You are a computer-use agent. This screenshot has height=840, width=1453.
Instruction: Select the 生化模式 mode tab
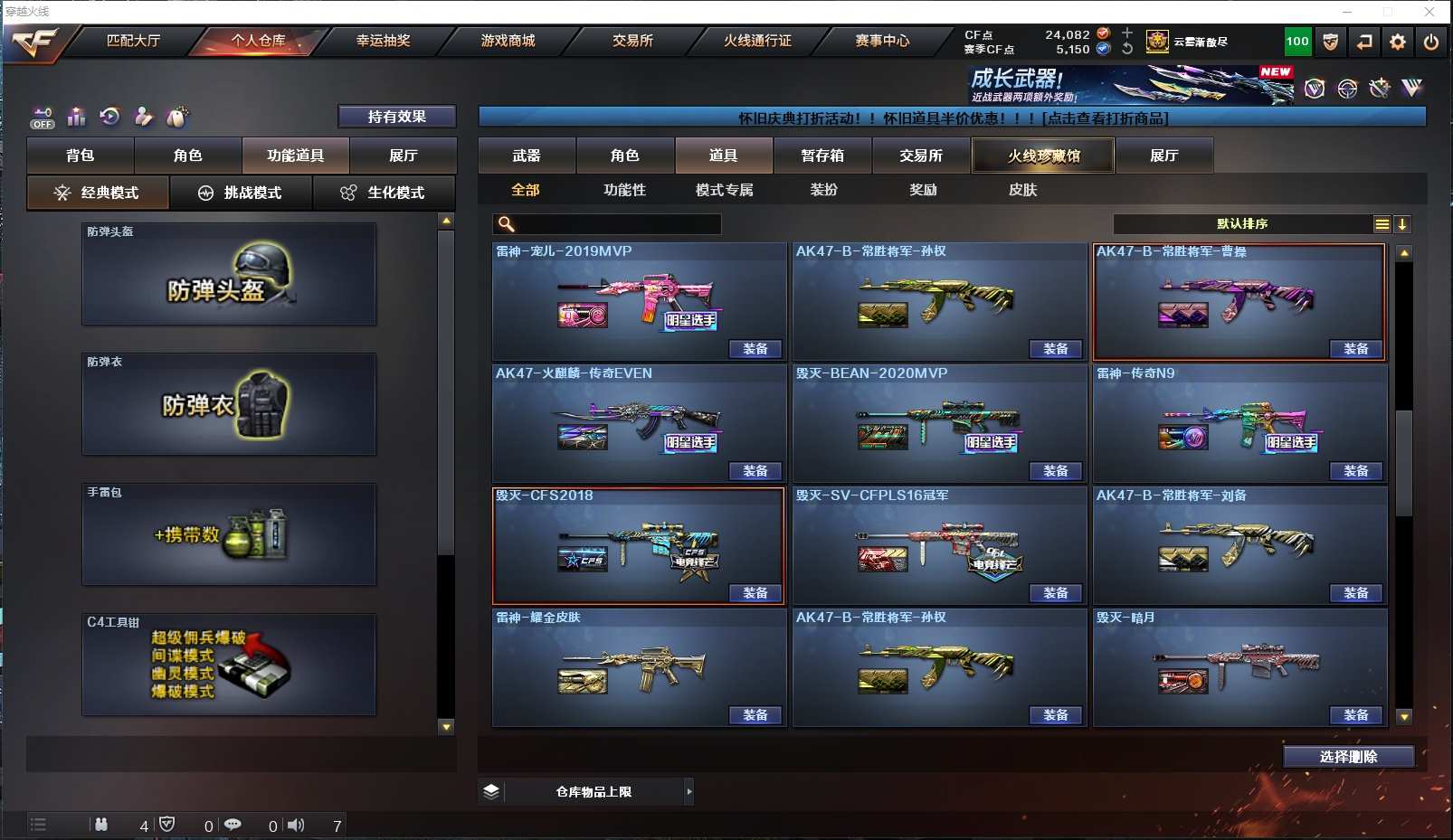pos(384,193)
